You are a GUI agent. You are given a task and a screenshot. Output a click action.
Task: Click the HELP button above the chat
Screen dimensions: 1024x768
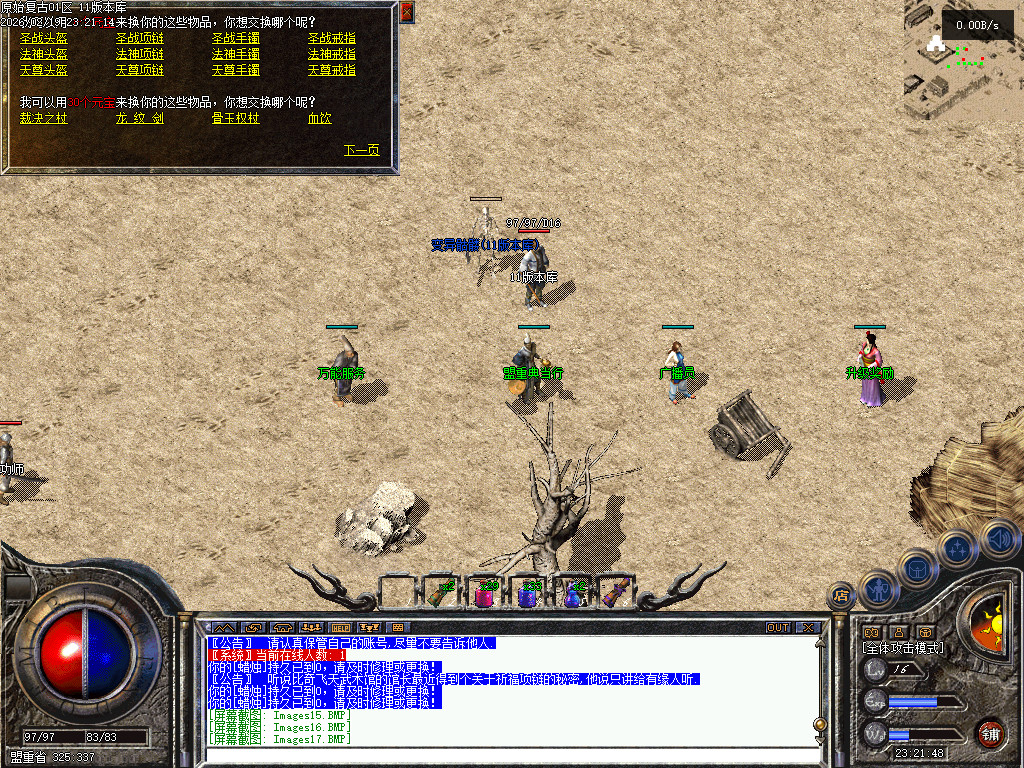(341, 628)
